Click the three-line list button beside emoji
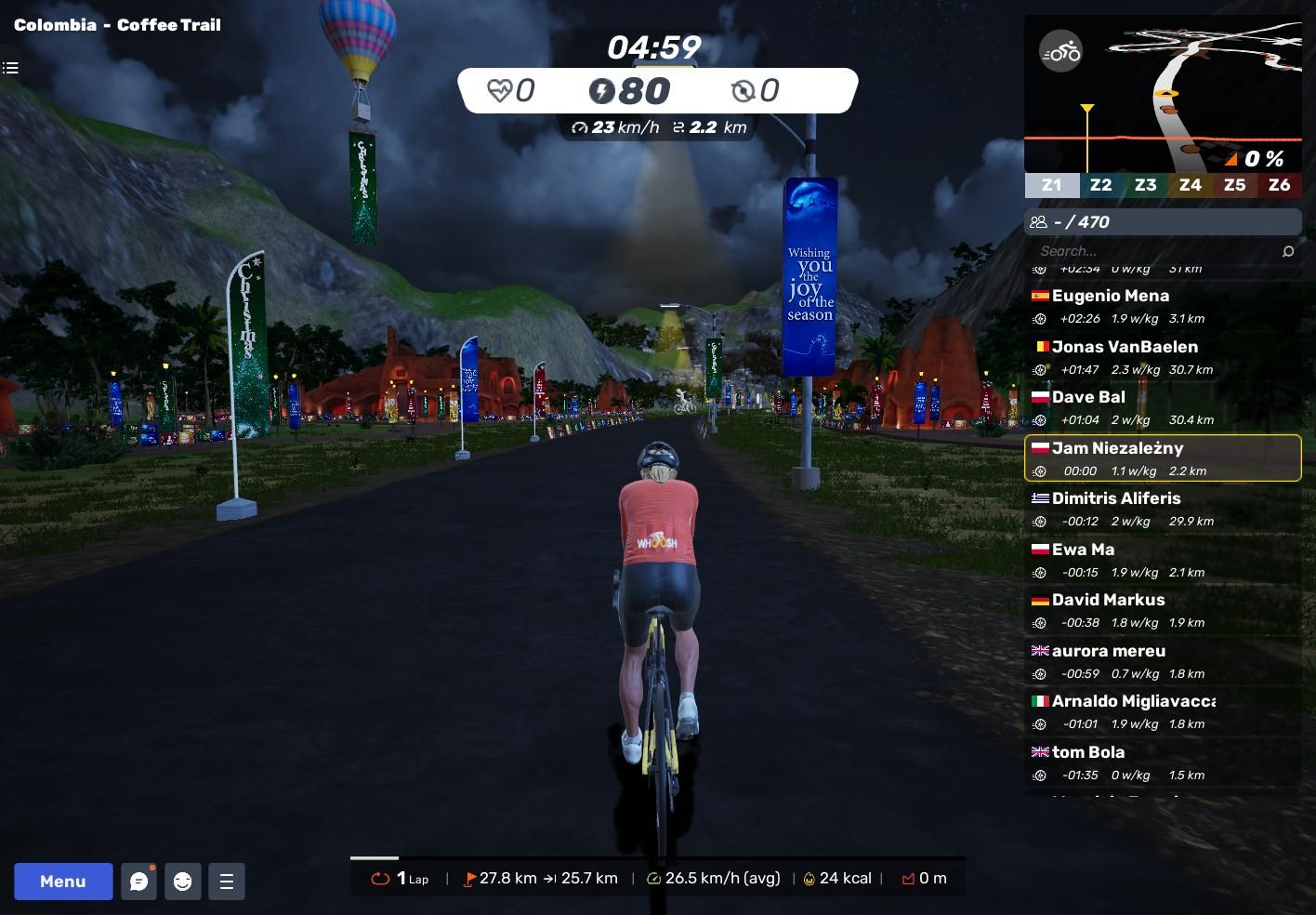 pyautogui.click(x=227, y=882)
